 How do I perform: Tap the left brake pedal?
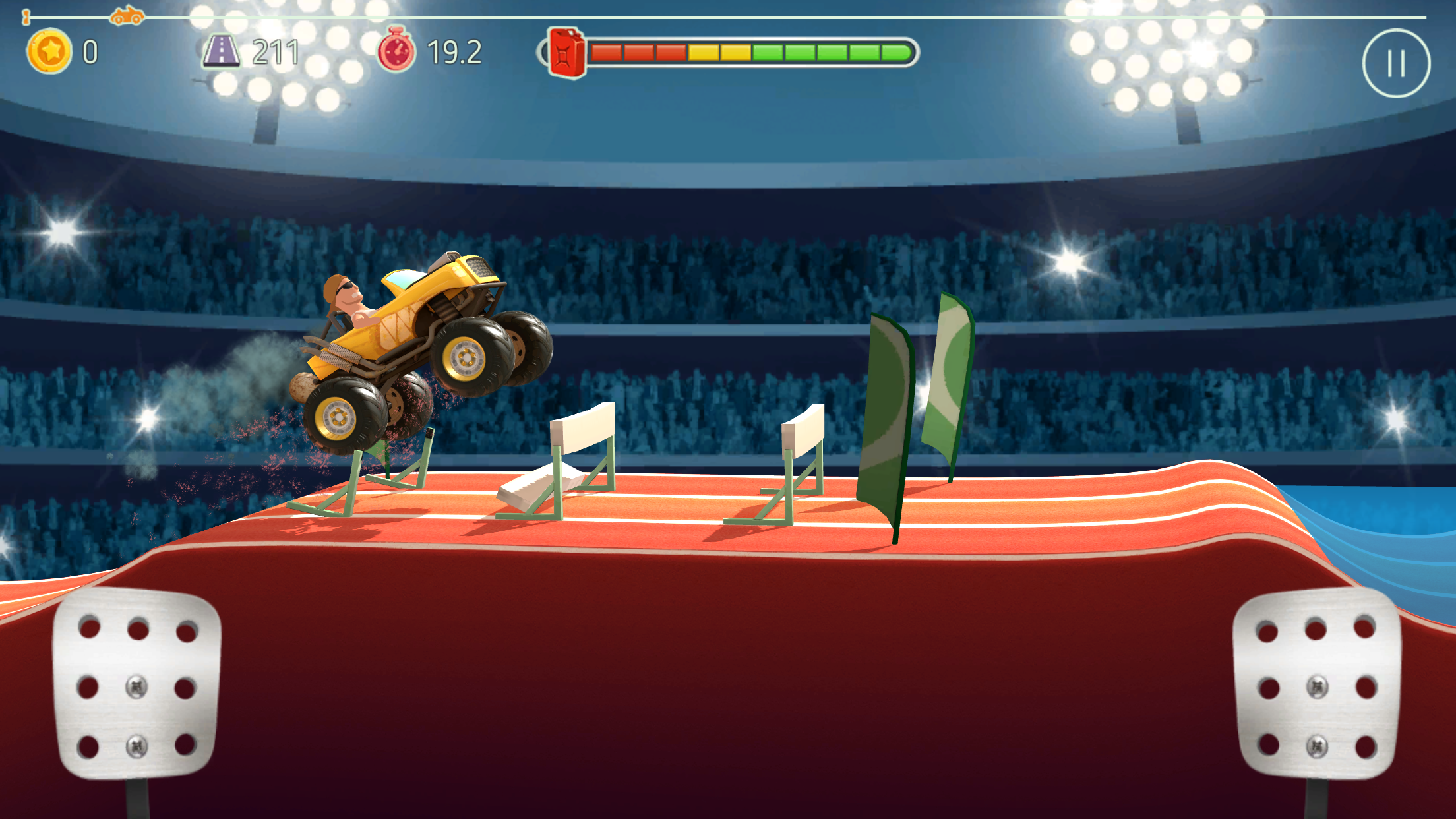137,684
